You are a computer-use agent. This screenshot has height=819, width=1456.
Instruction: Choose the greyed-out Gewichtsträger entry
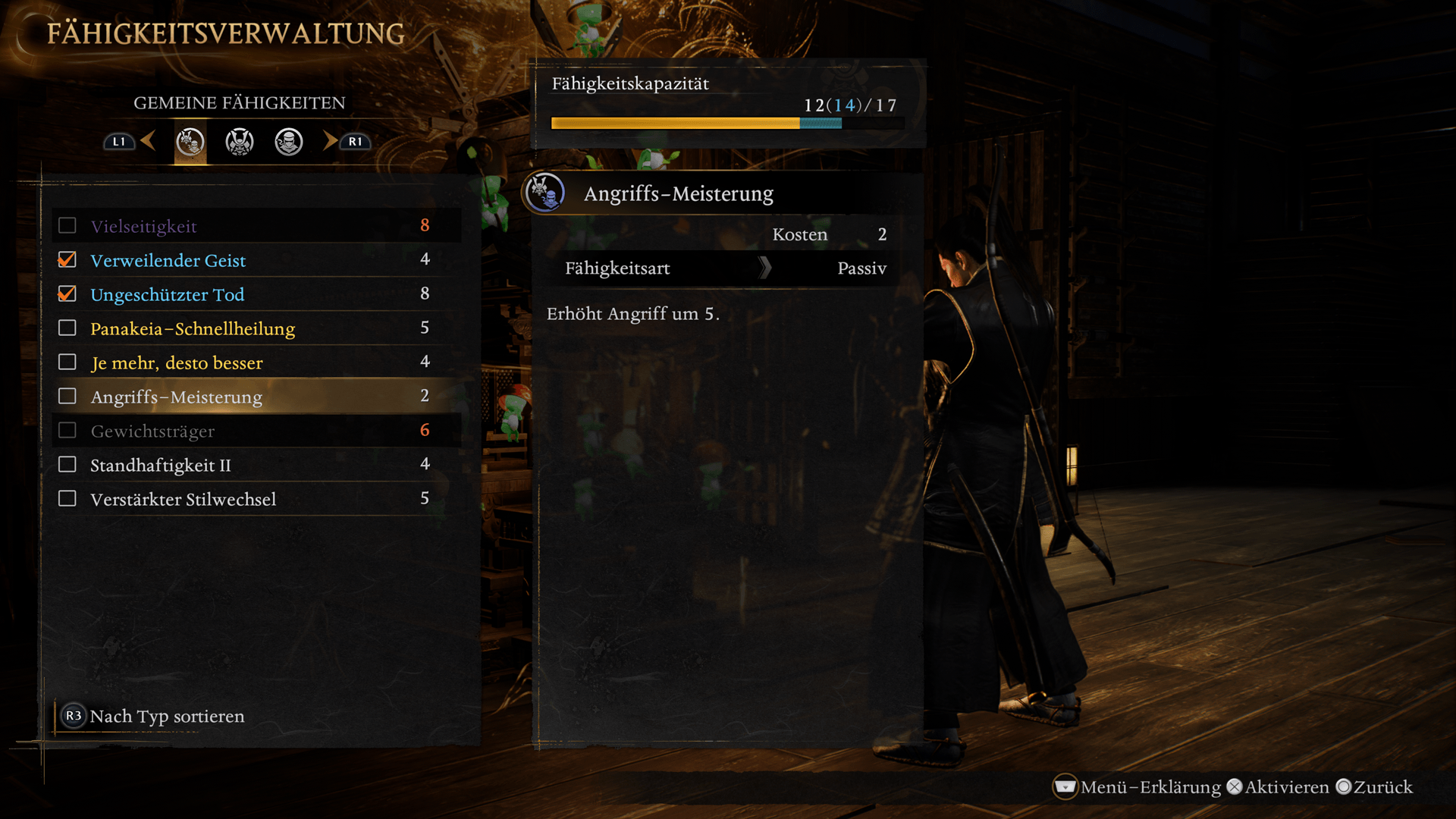click(256, 431)
